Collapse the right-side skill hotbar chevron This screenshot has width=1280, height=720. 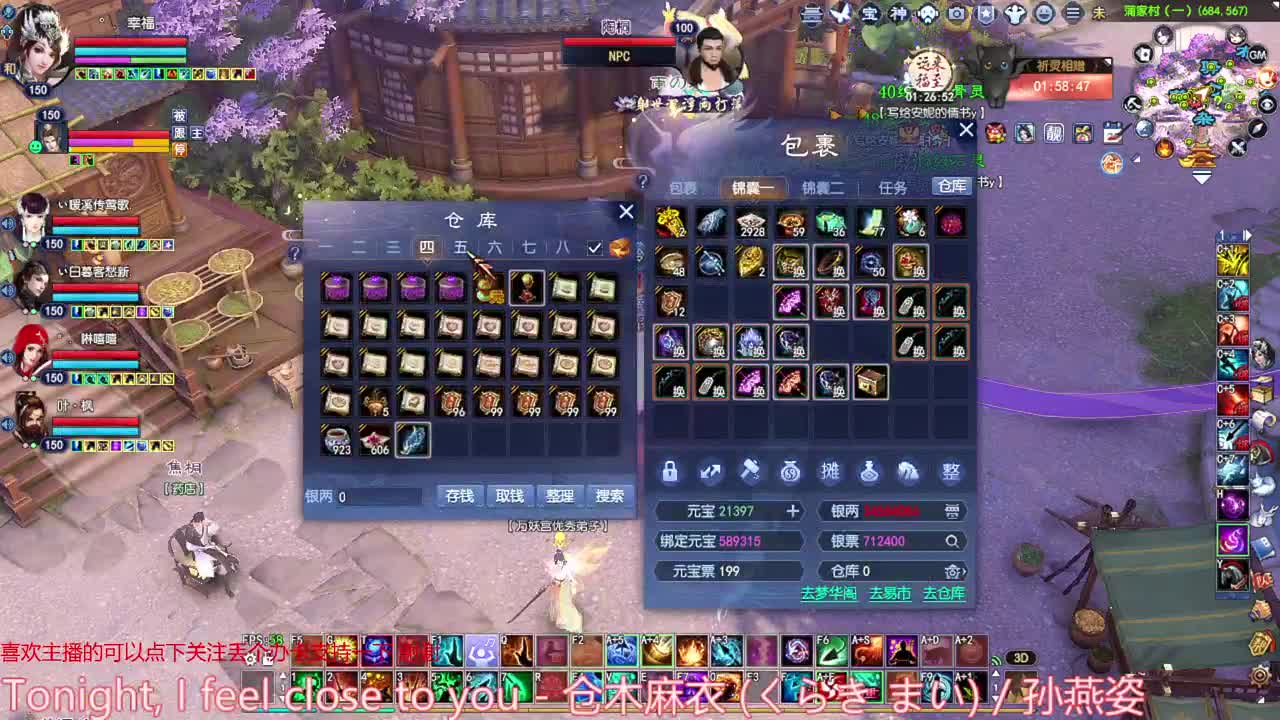pyautogui.click(x=1247, y=232)
